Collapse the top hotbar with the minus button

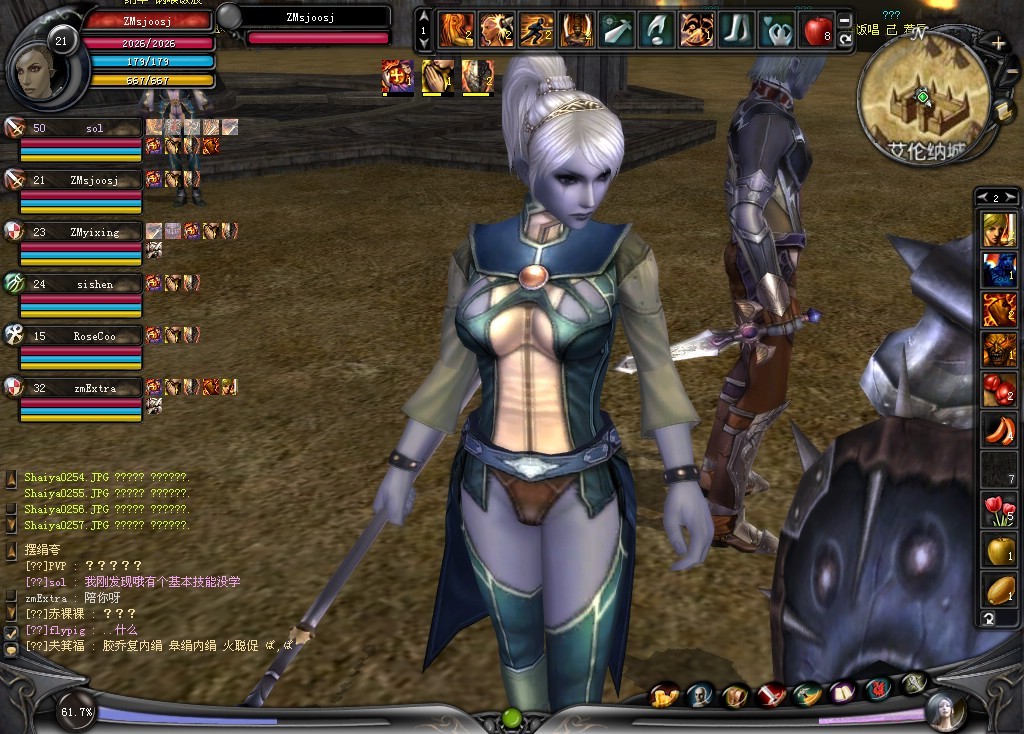845,20
